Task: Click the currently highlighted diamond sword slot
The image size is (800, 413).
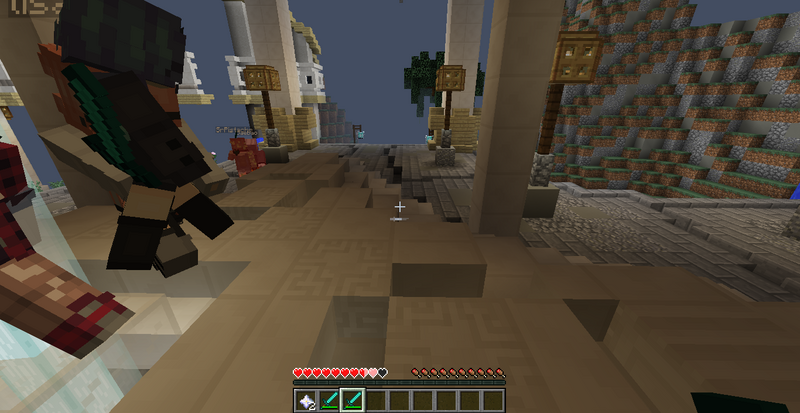Action: click(352, 401)
